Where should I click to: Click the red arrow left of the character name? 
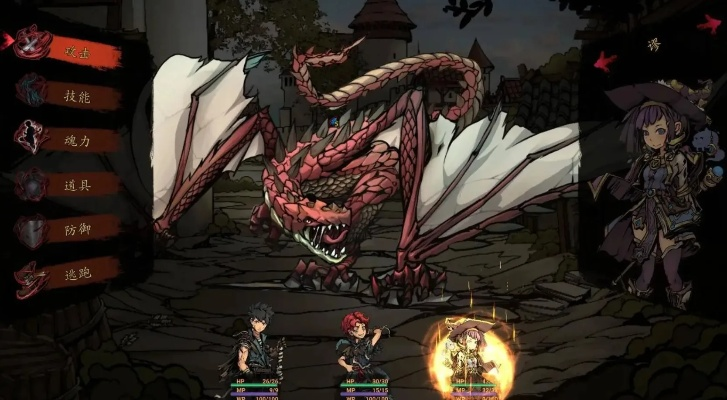coord(605,62)
